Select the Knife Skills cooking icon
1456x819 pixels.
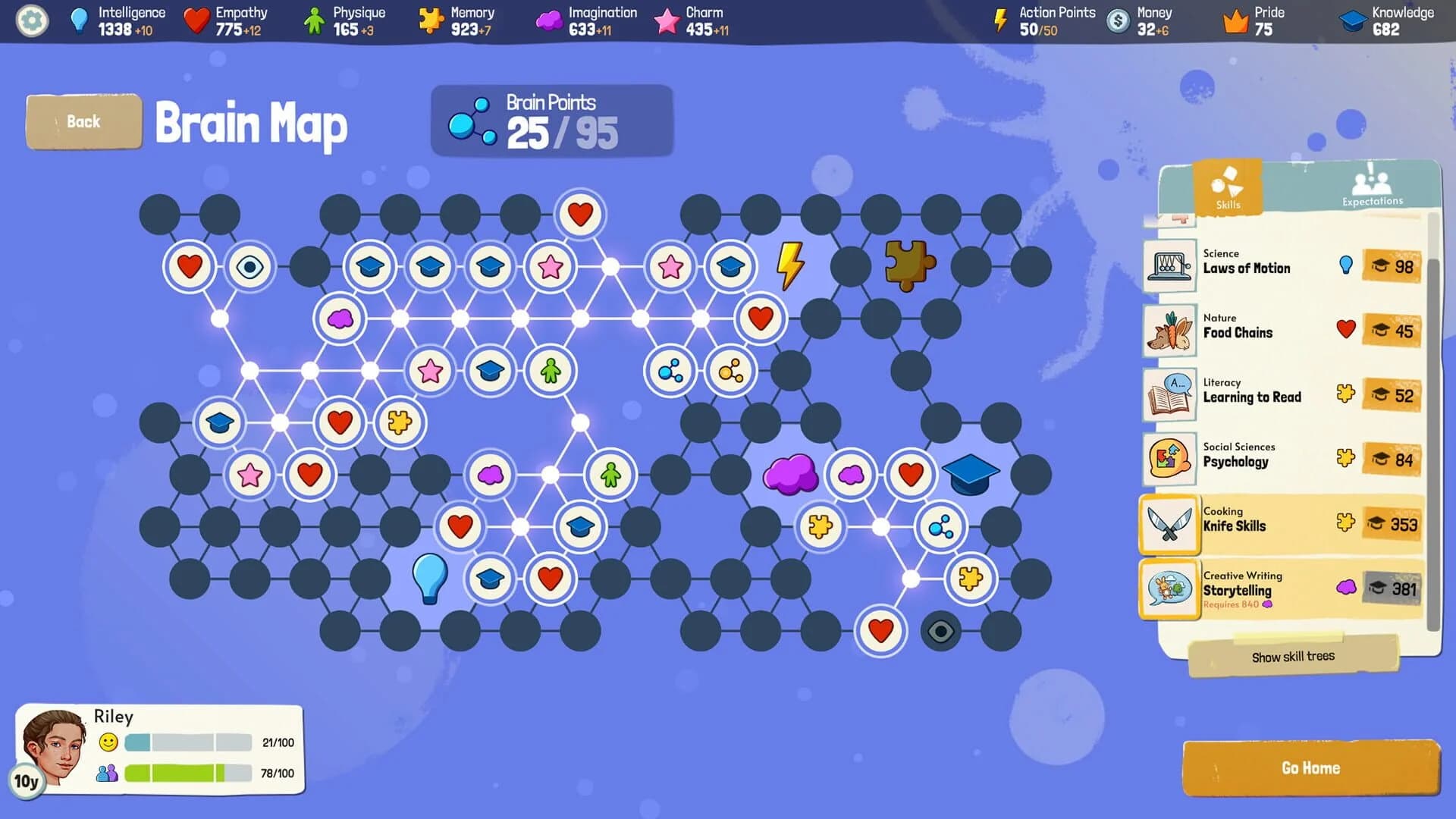[1169, 523]
